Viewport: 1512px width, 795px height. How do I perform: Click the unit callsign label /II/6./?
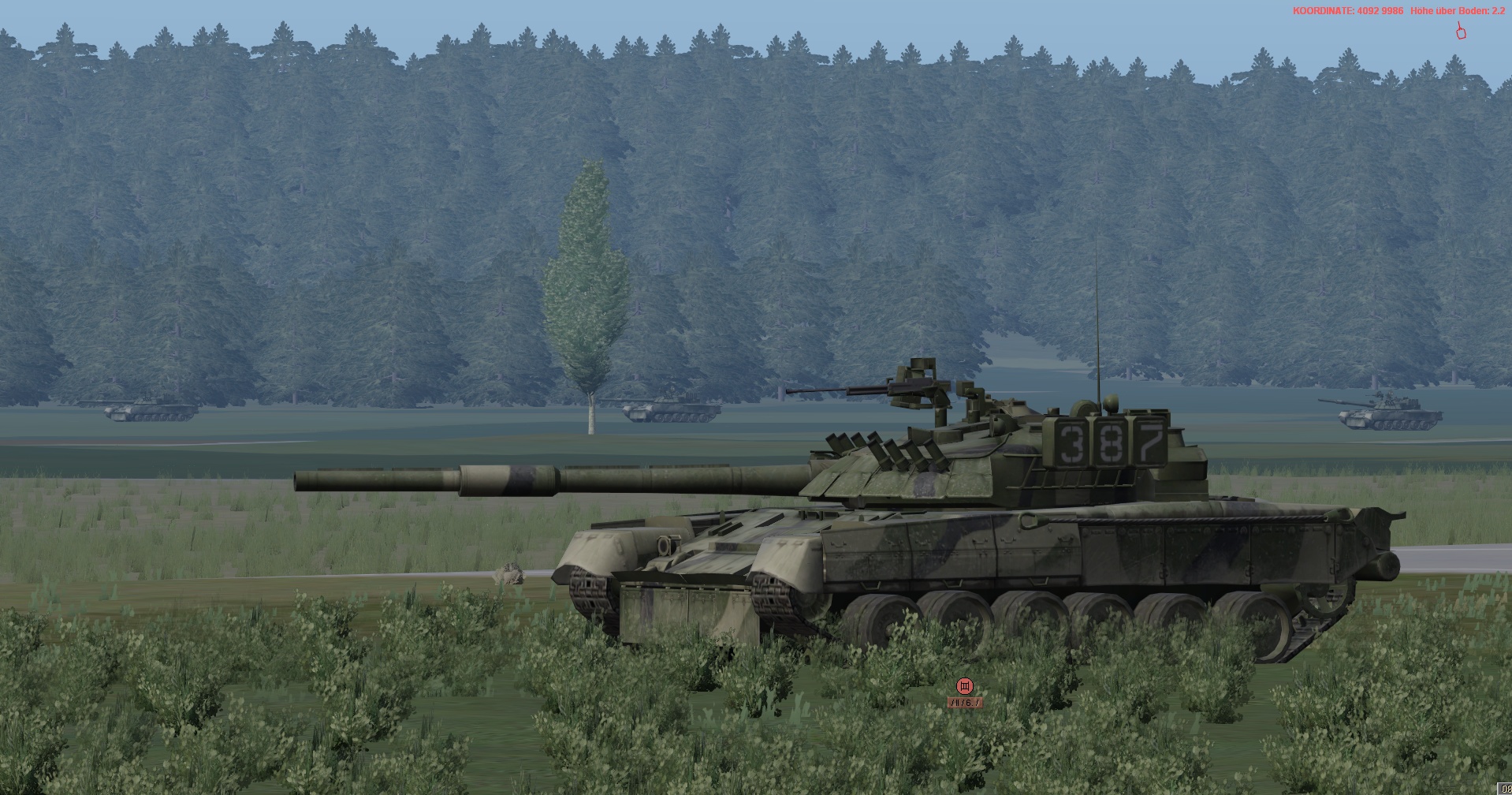click(x=965, y=702)
